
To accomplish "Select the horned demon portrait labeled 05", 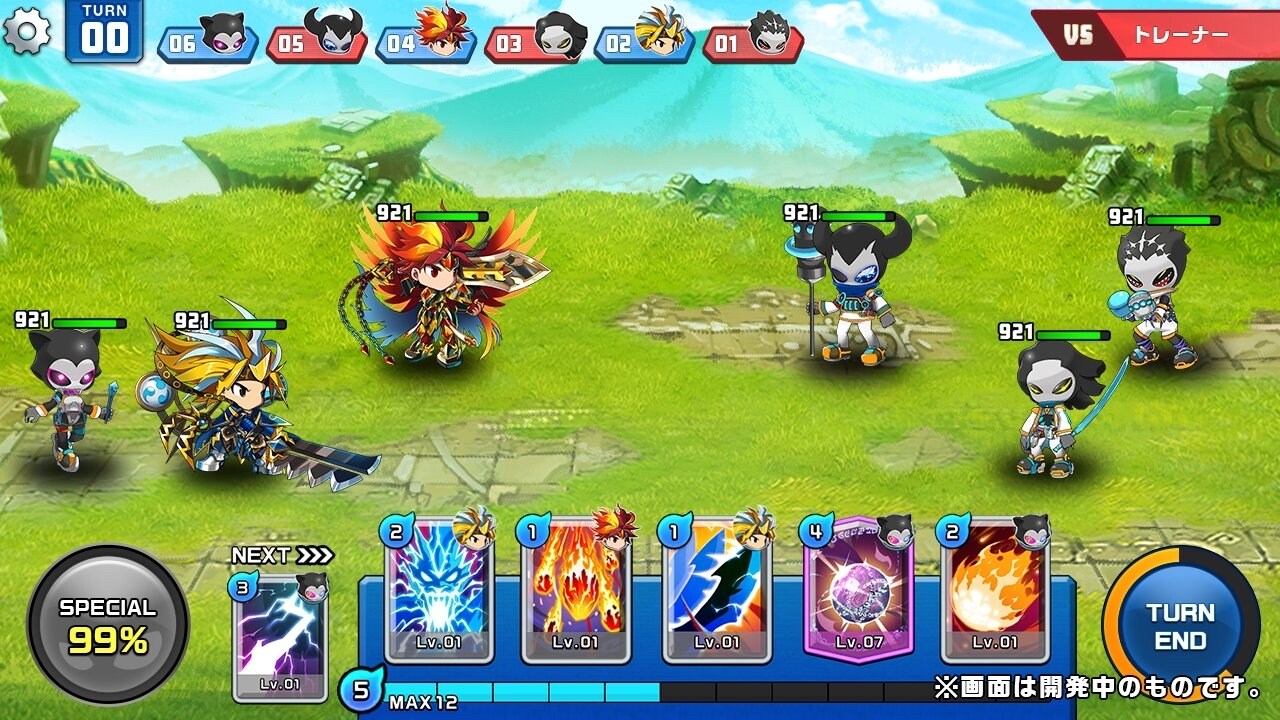I will pos(330,35).
